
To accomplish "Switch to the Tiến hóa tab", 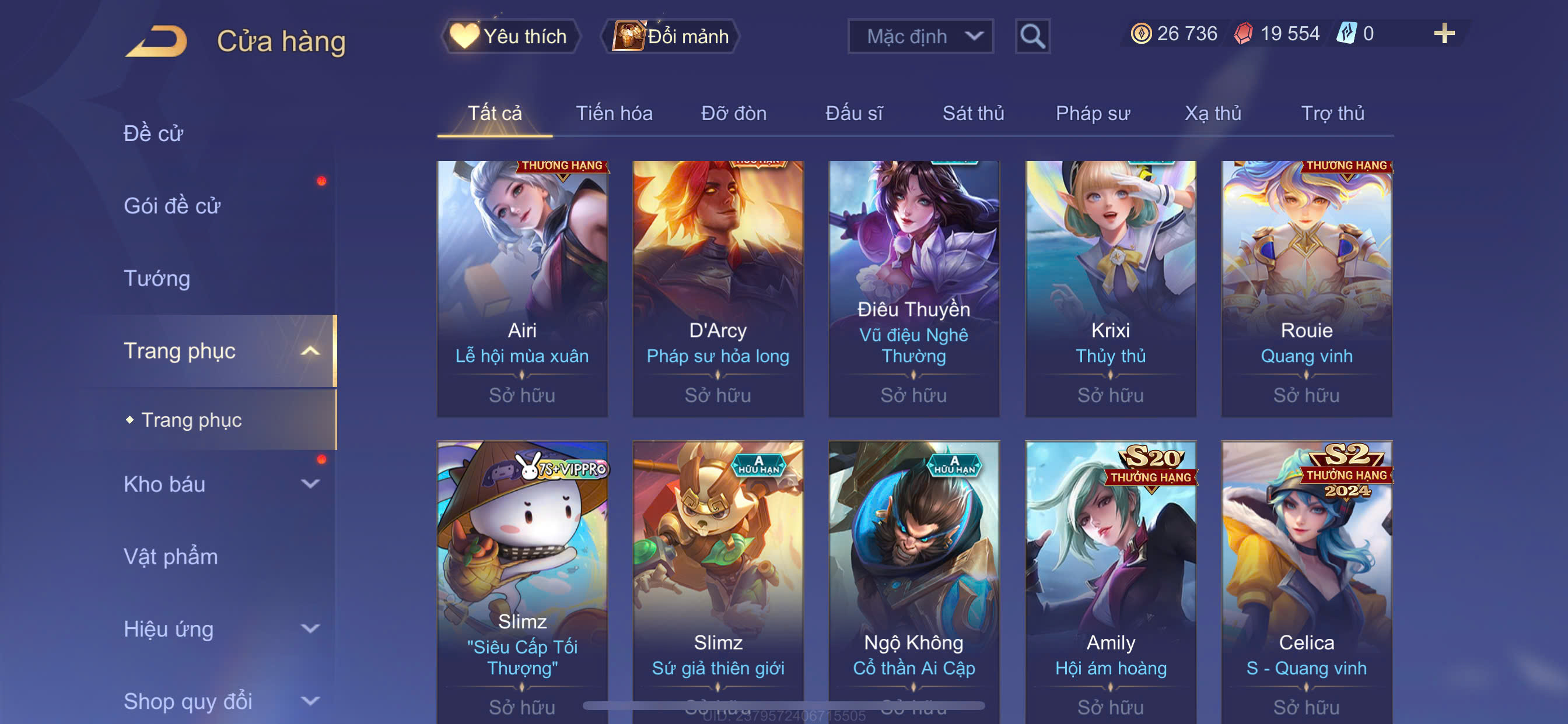I will [614, 113].
